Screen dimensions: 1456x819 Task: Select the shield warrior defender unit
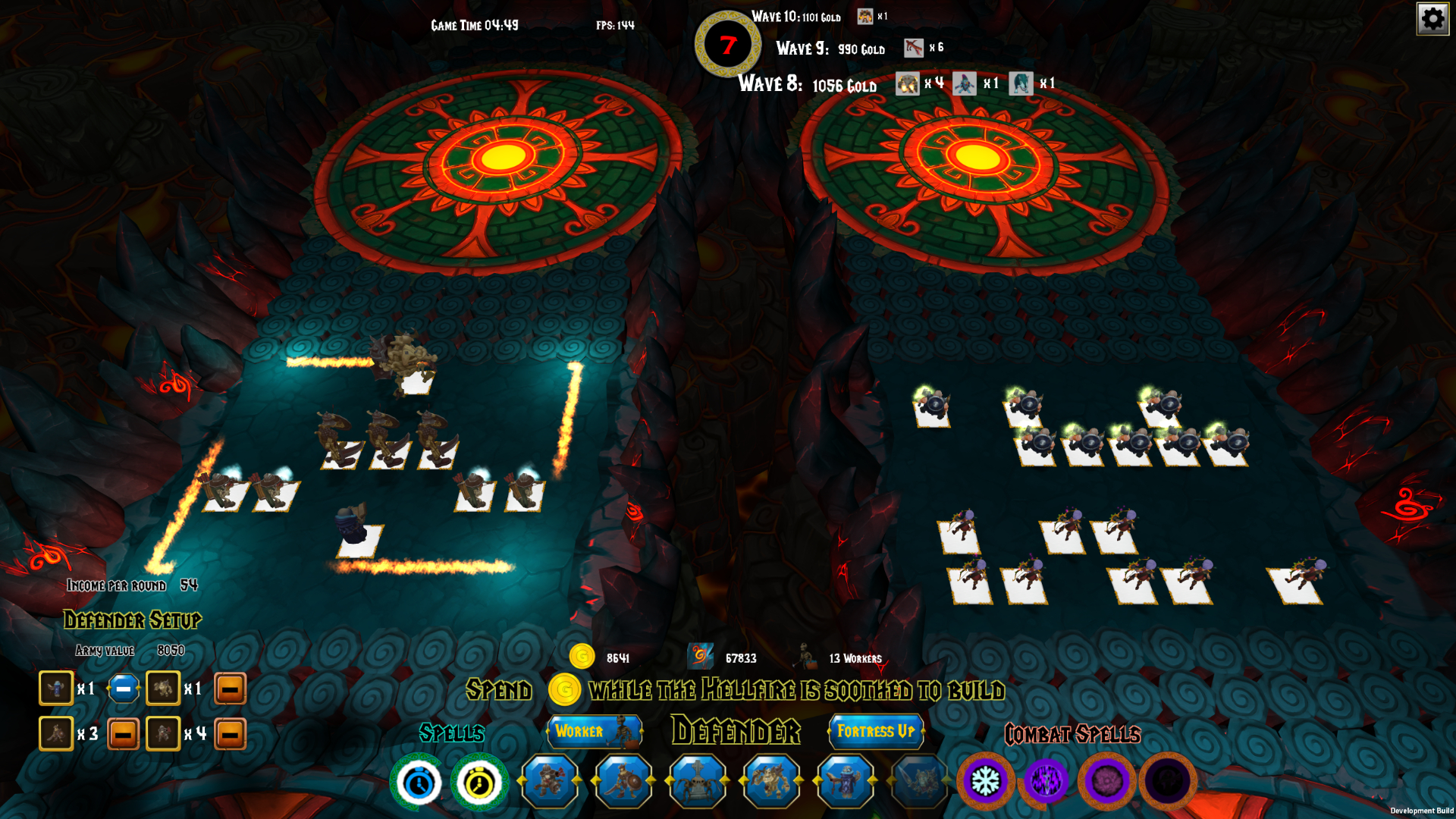[x=625, y=780]
